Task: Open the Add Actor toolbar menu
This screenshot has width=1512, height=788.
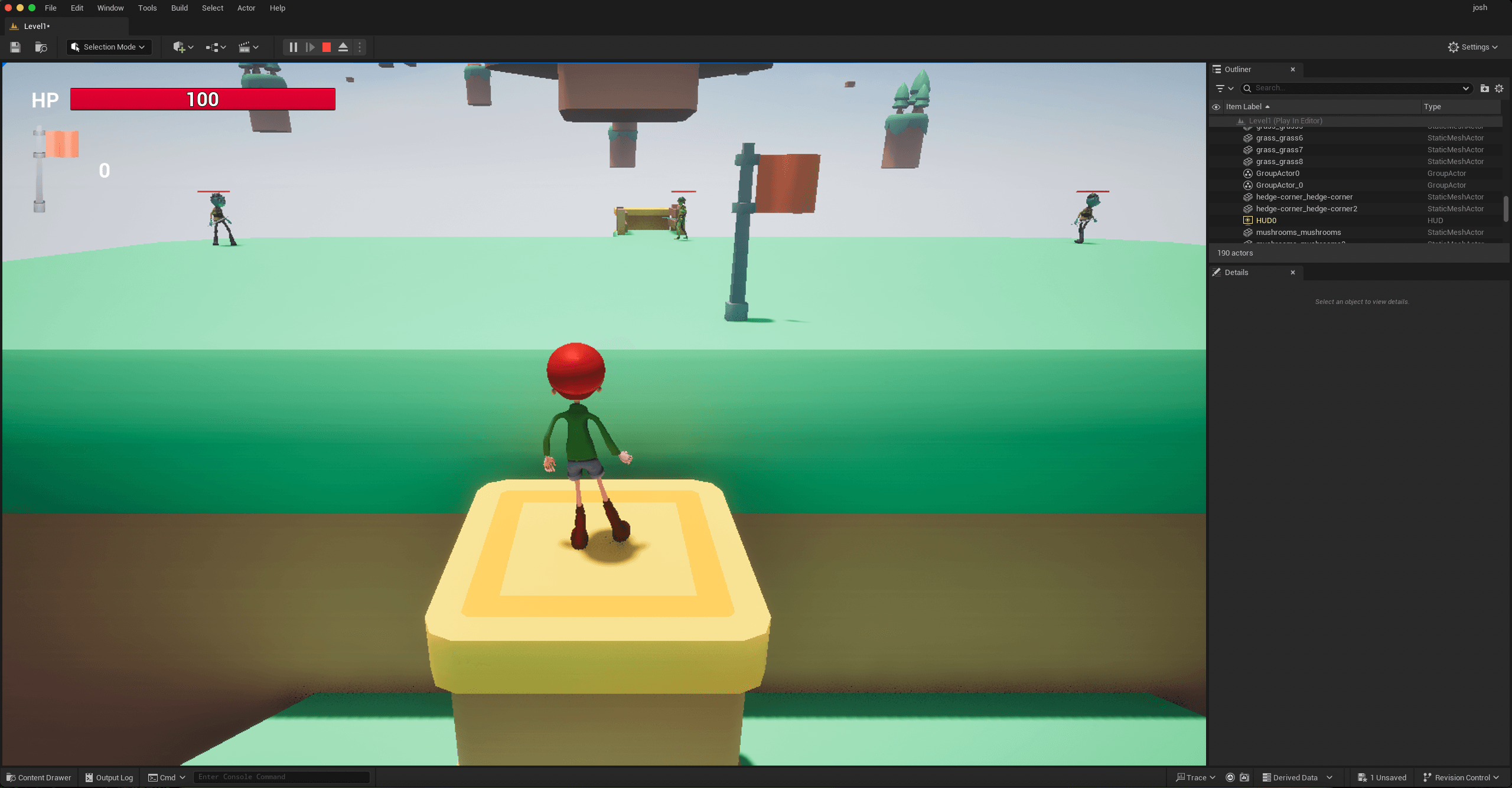Action: tap(182, 47)
